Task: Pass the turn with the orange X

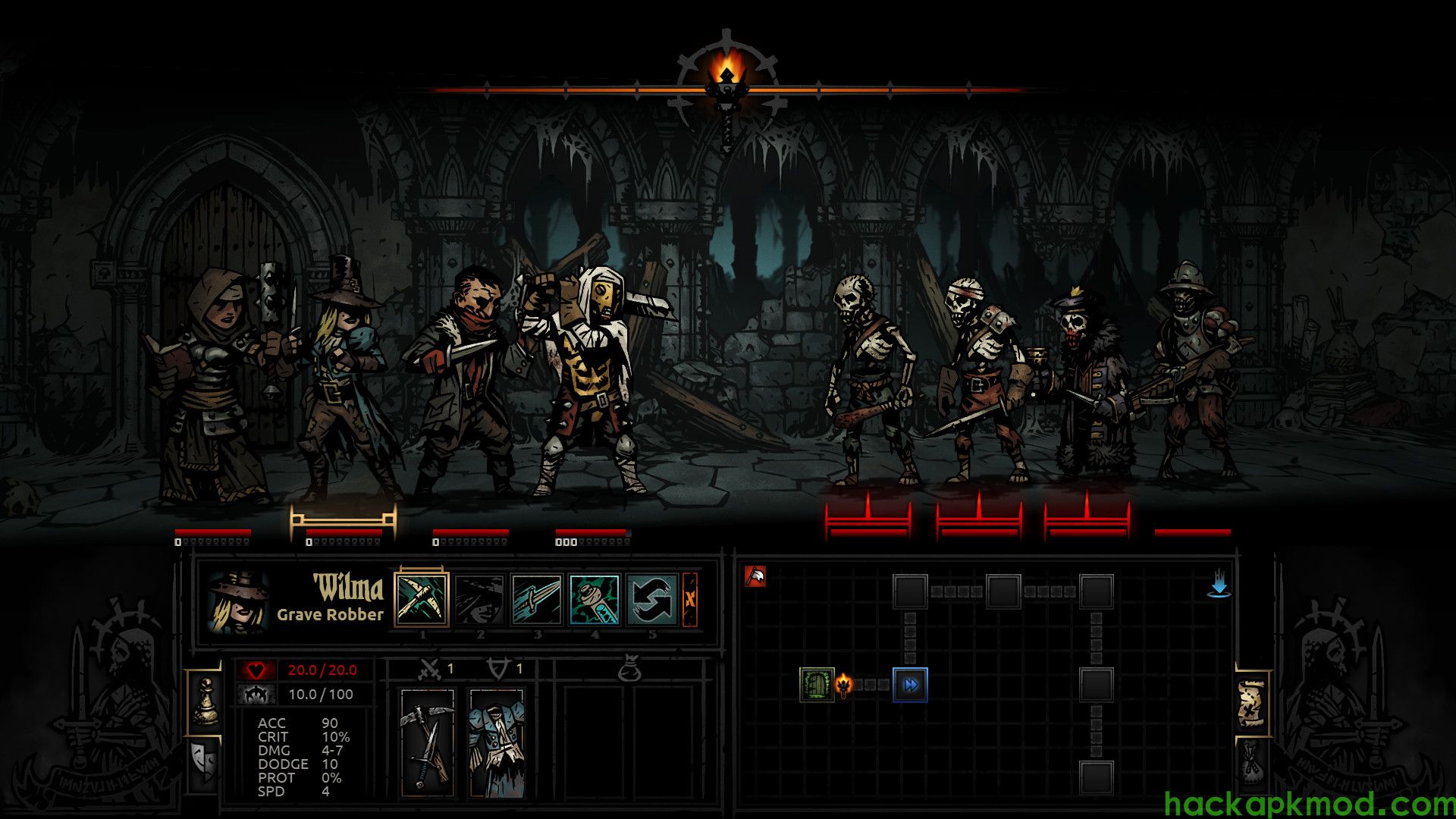Action: pyautogui.click(x=690, y=599)
